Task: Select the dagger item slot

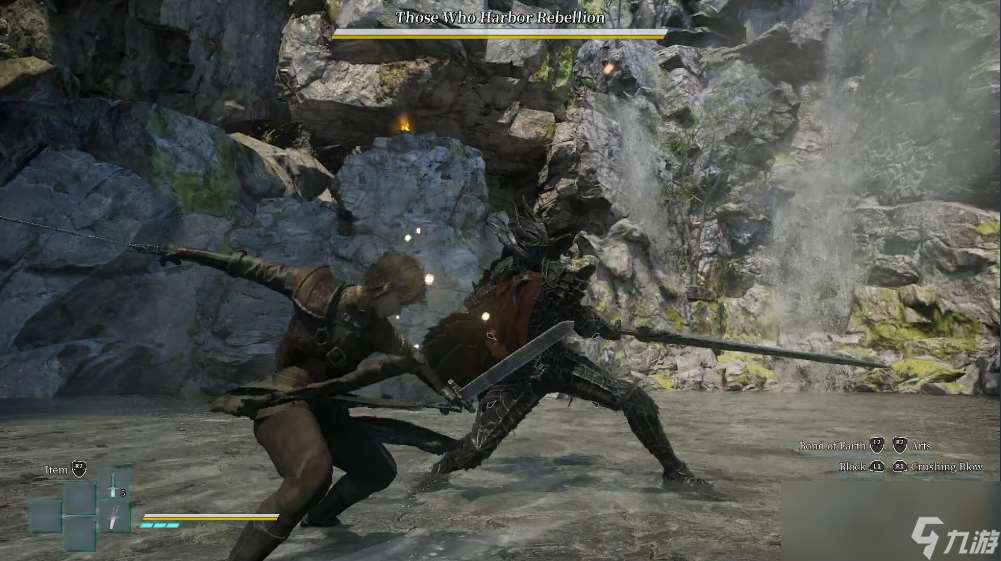Action: [113, 516]
